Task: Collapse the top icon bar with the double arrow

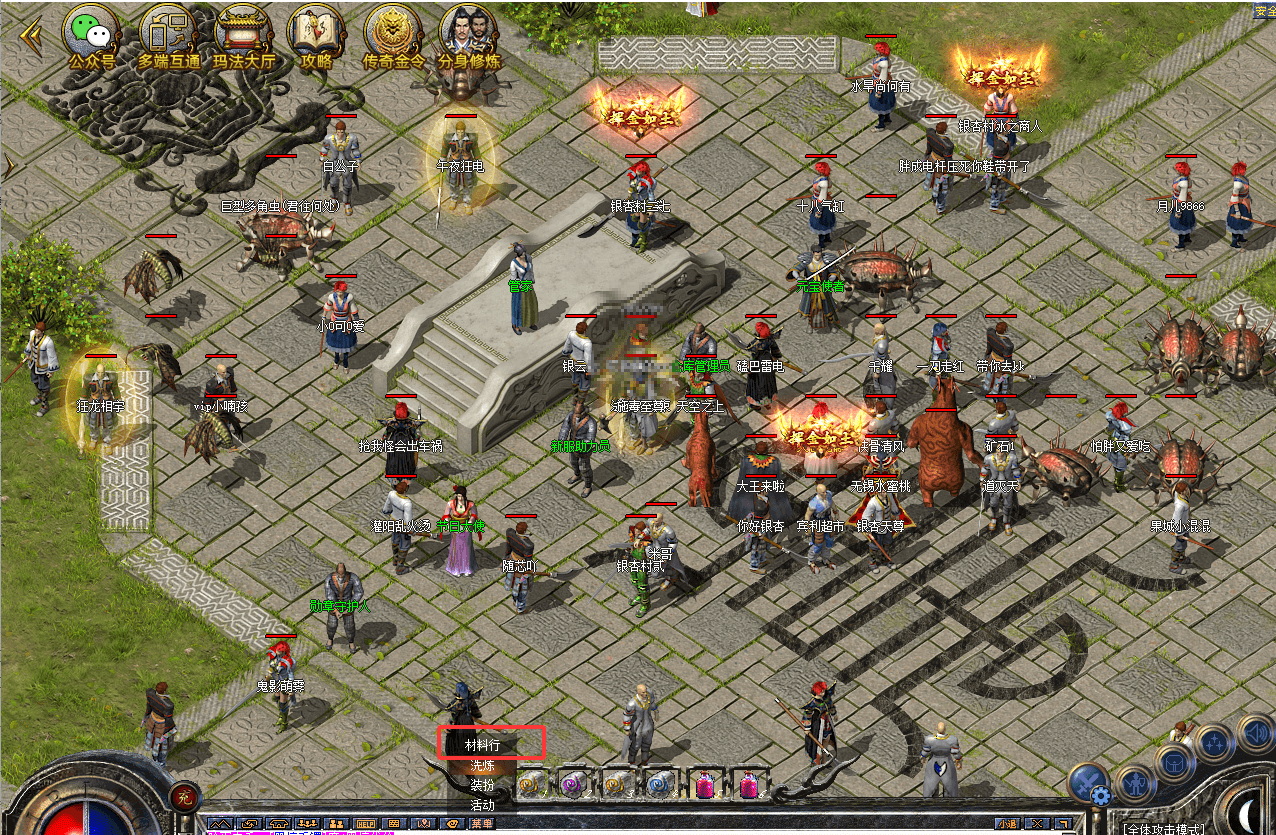Action: point(30,35)
